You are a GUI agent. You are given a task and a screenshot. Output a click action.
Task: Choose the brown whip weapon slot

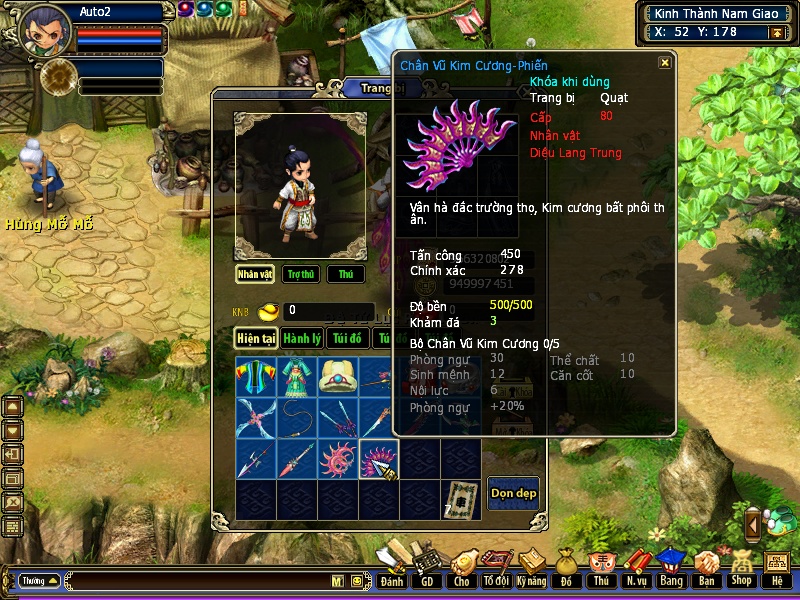[x=297, y=418]
